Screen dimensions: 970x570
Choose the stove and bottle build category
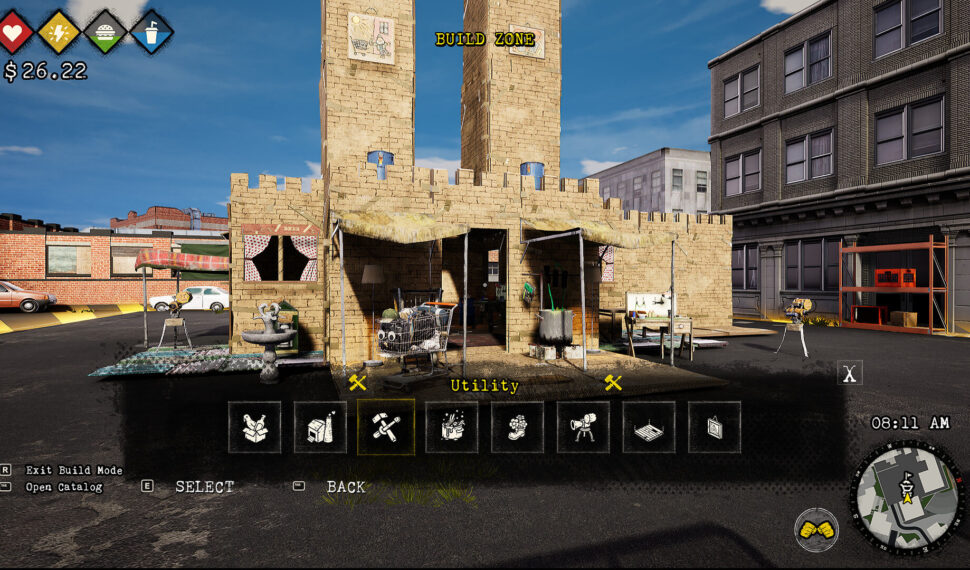[x=320, y=427]
